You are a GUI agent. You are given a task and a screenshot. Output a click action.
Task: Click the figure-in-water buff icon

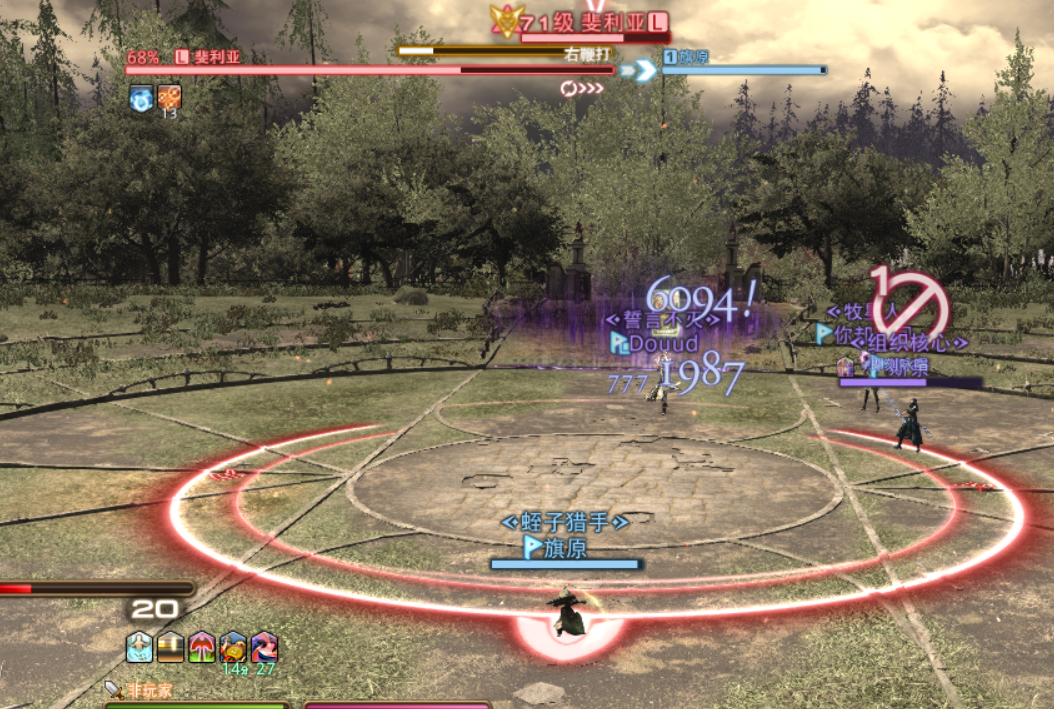click(x=140, y=647)
